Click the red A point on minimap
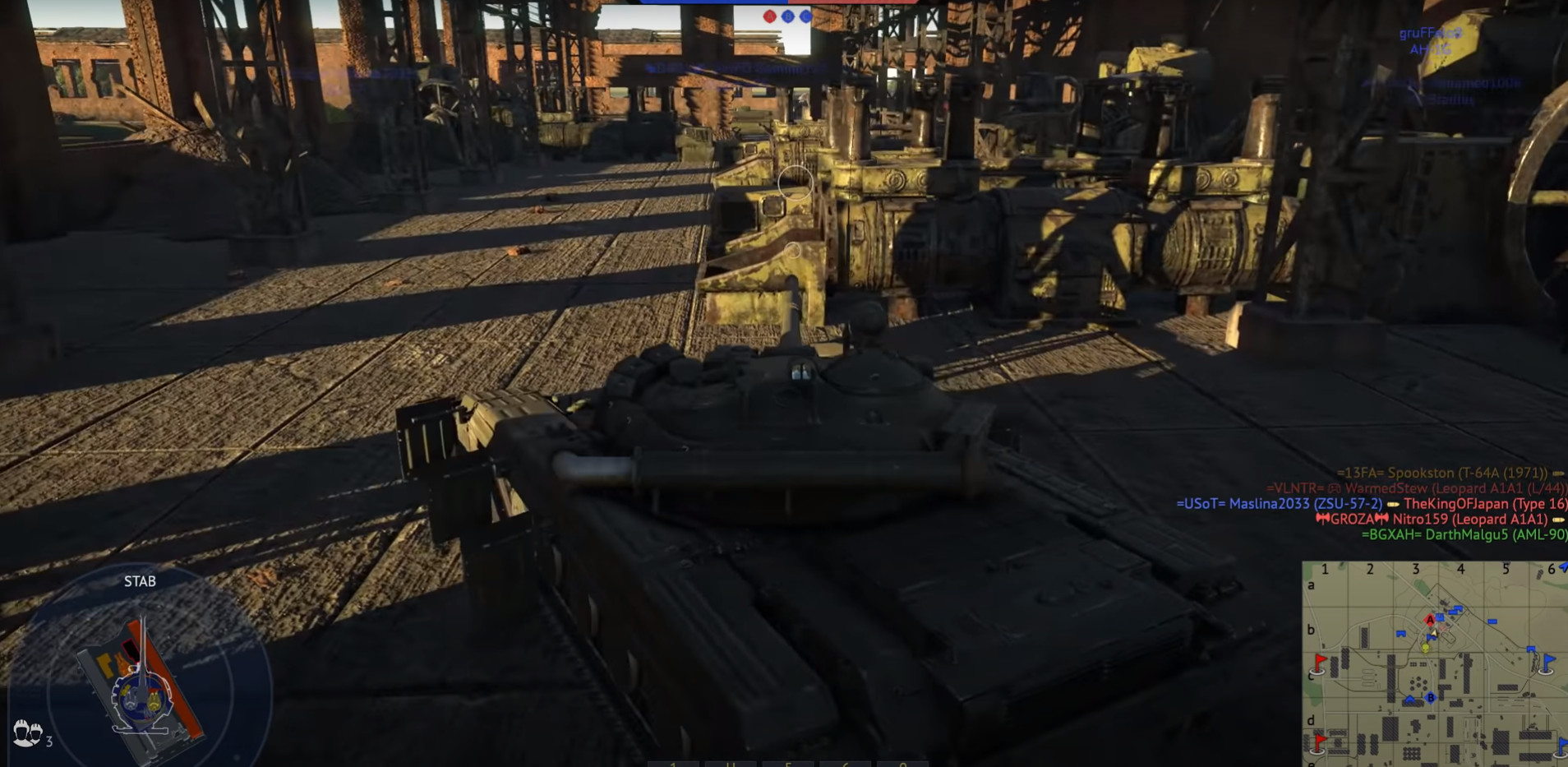The image size is (1568, 767). 1430,620
